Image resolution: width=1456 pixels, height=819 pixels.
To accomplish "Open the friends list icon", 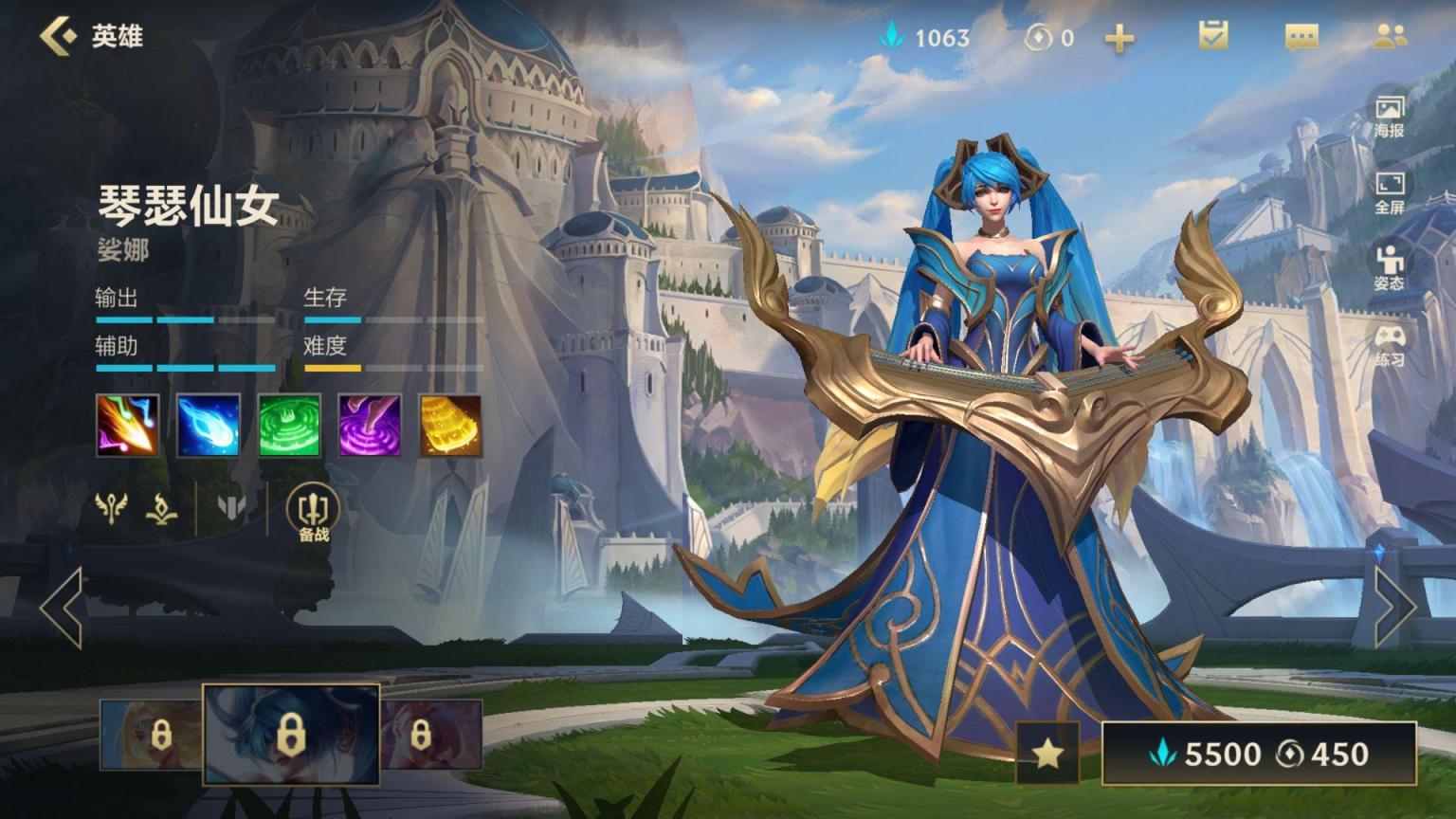I will tap(1390, 37).
